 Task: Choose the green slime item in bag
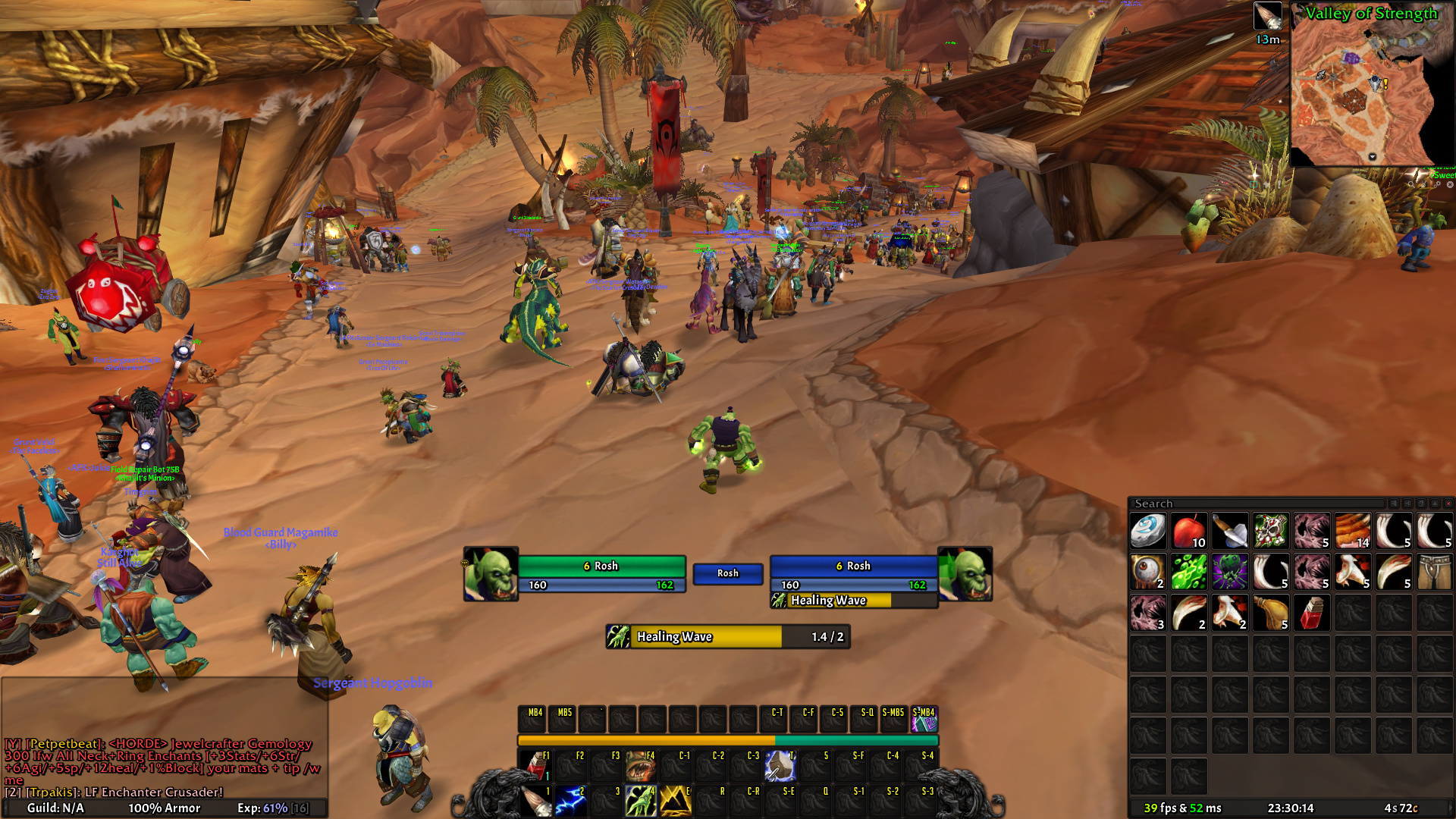[x=1189, y=572]
